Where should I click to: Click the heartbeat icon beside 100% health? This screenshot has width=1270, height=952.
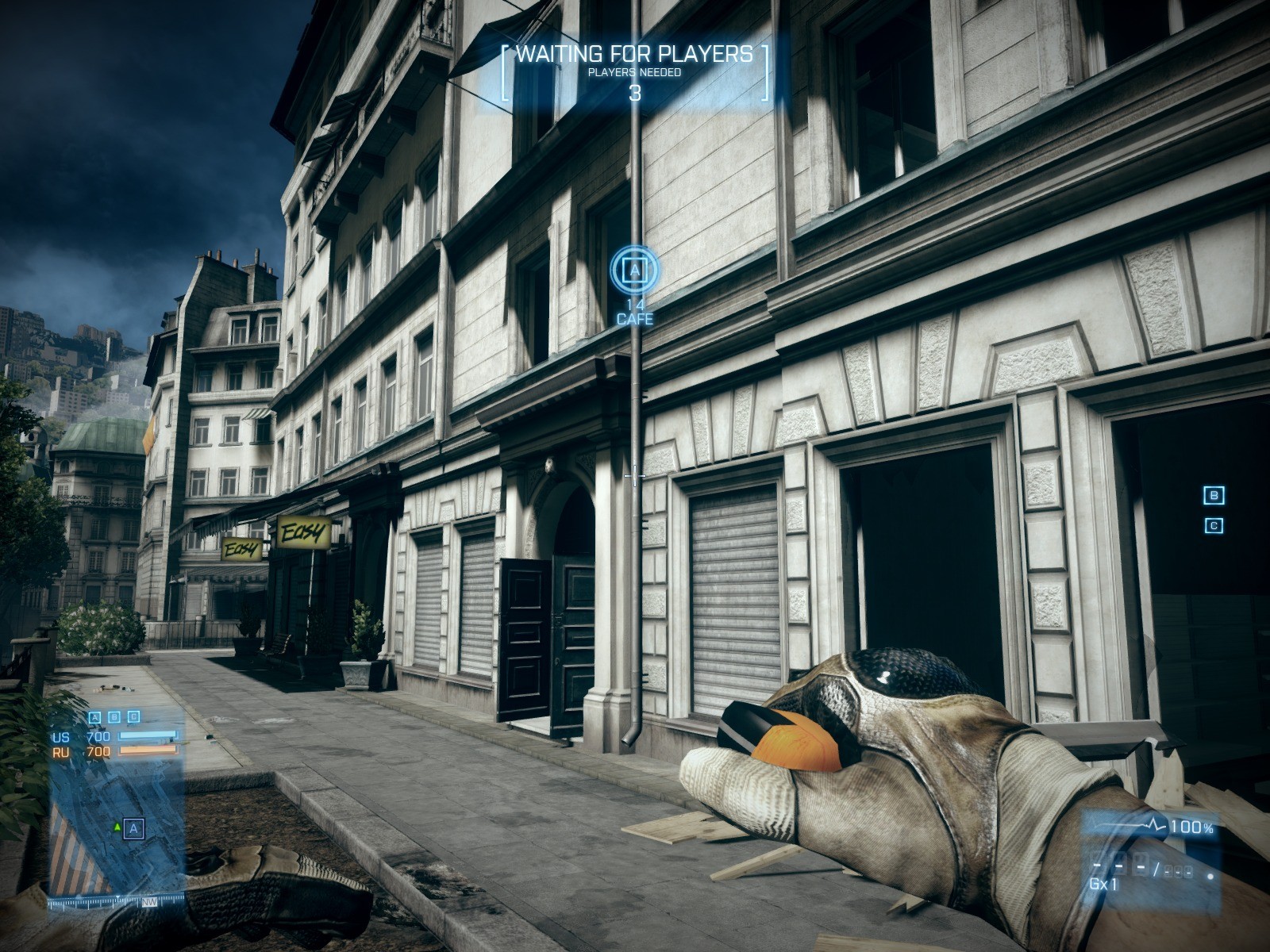coord(1153,824)
